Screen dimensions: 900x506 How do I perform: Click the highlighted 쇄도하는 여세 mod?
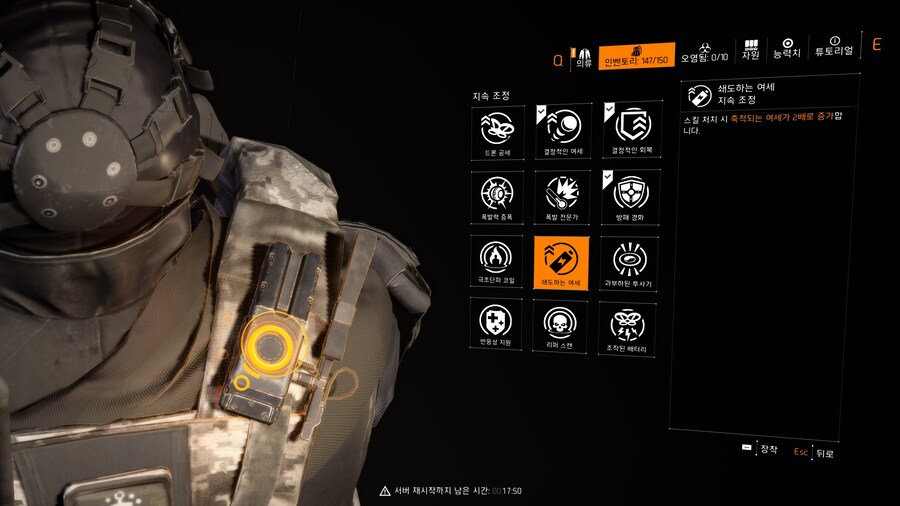[561, 262]
